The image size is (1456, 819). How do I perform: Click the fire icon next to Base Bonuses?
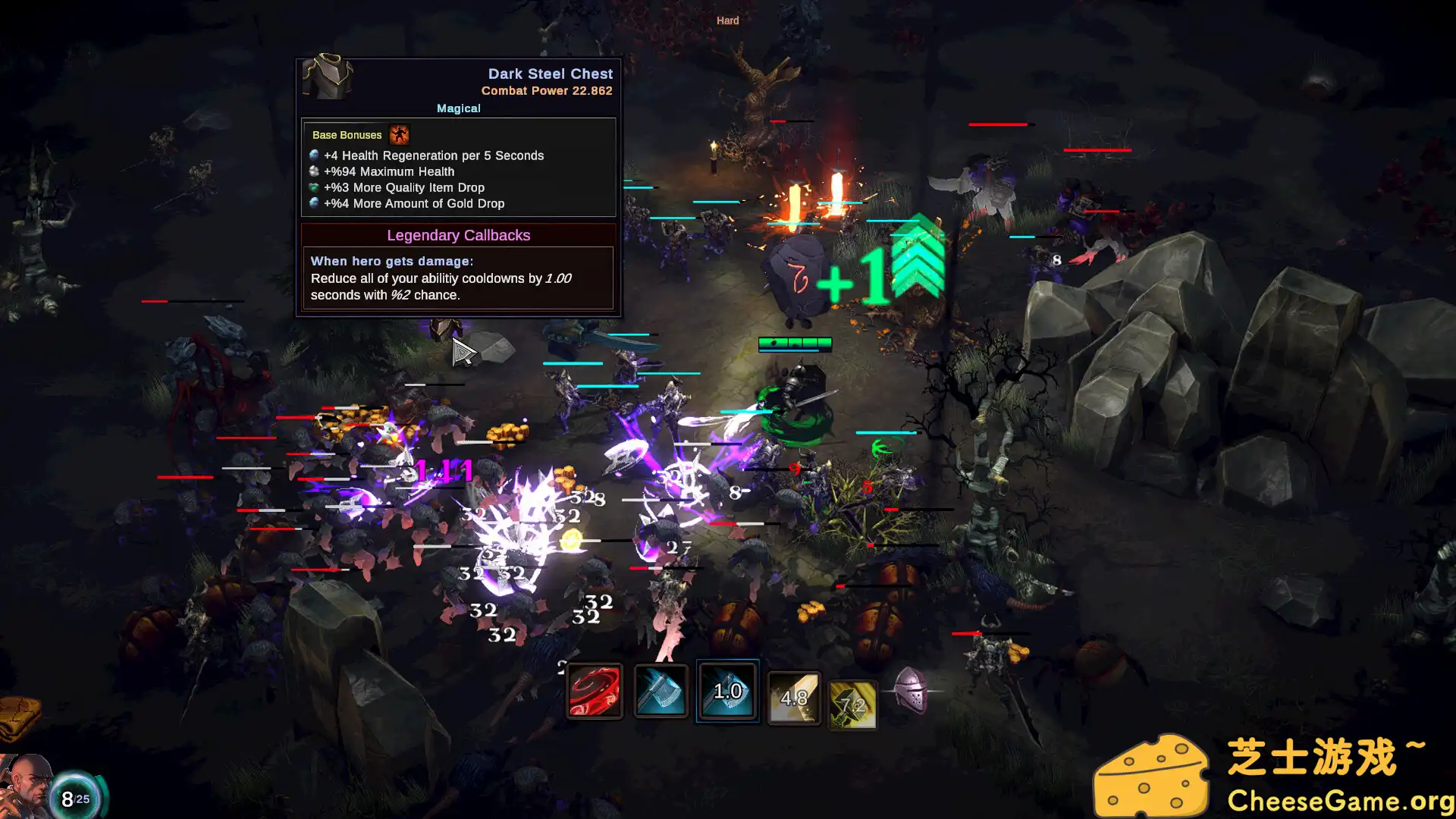click(400, 135)
